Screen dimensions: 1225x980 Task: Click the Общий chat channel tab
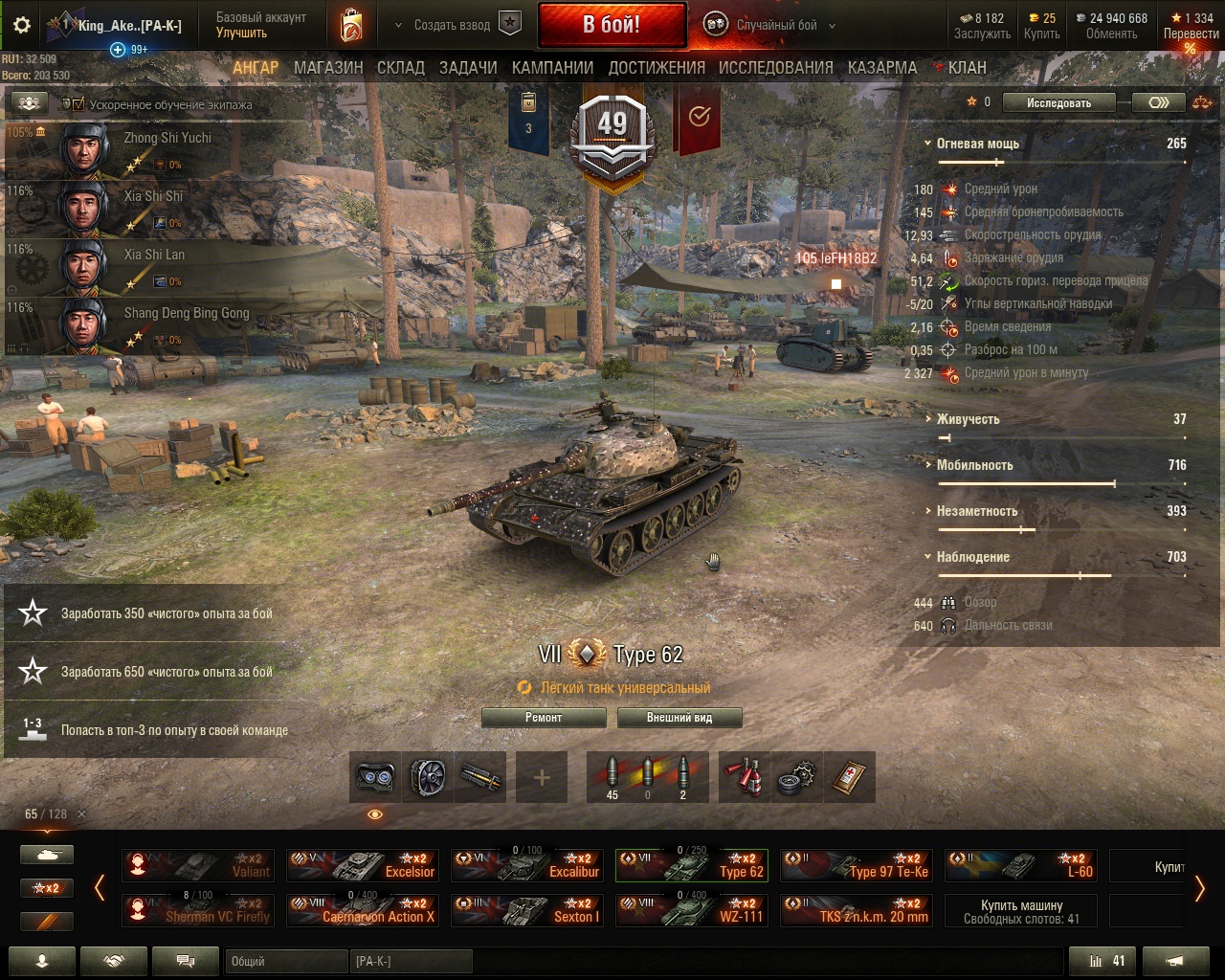(285, 961)
